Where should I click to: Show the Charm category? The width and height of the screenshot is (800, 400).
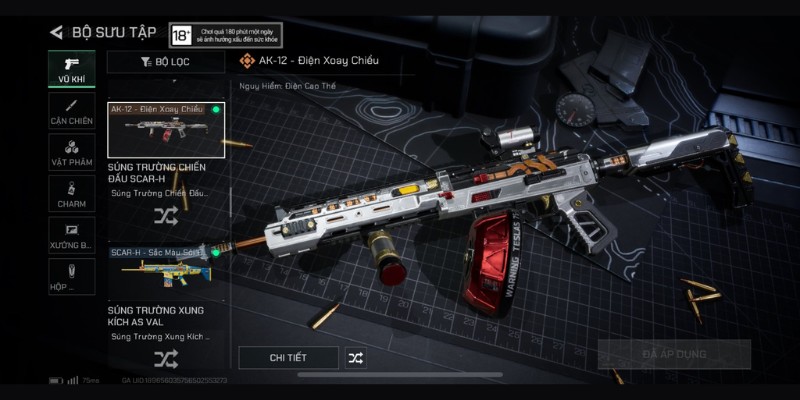click(72, 193)
